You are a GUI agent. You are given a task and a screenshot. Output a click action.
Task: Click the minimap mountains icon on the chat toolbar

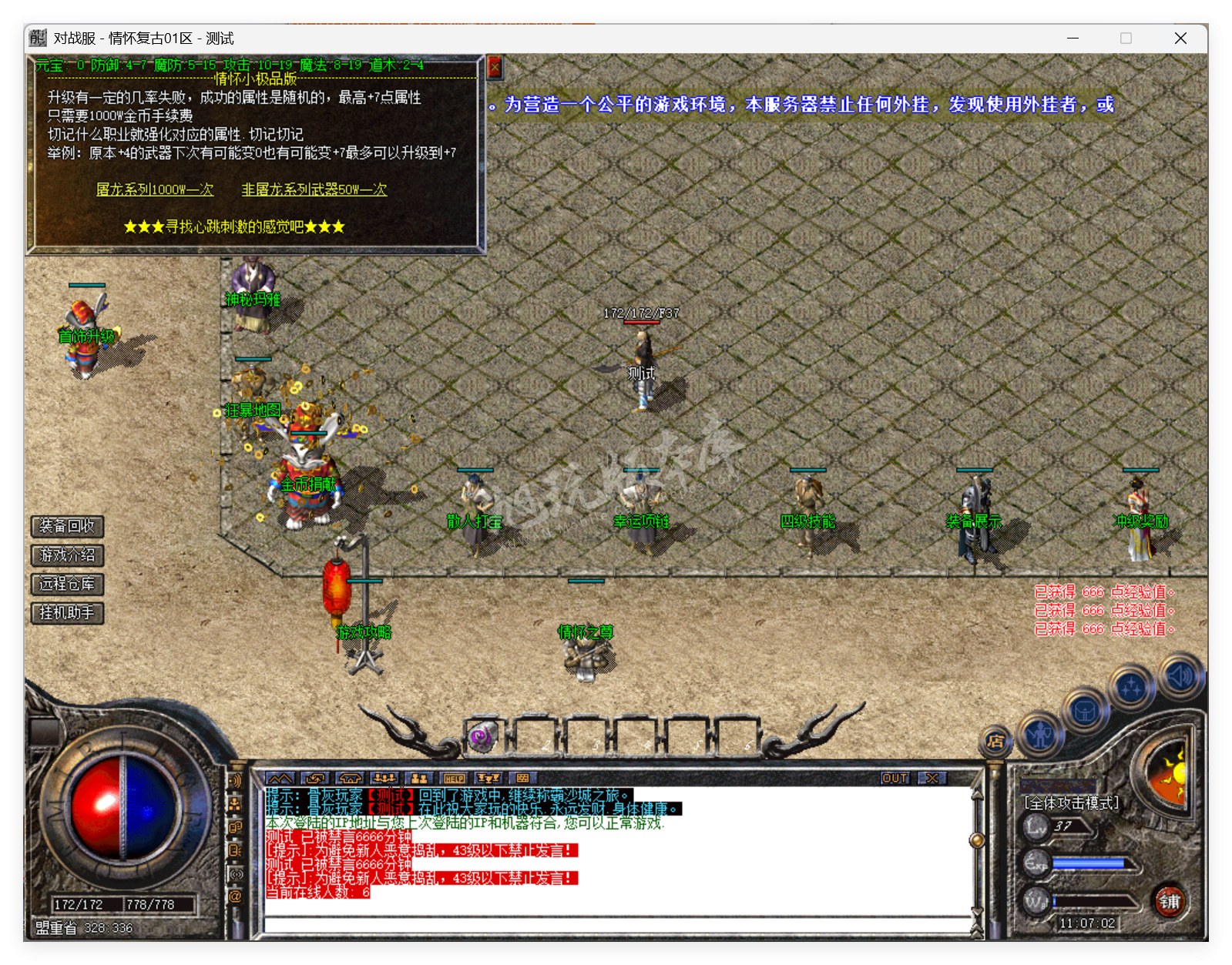(x=280, y=779)
